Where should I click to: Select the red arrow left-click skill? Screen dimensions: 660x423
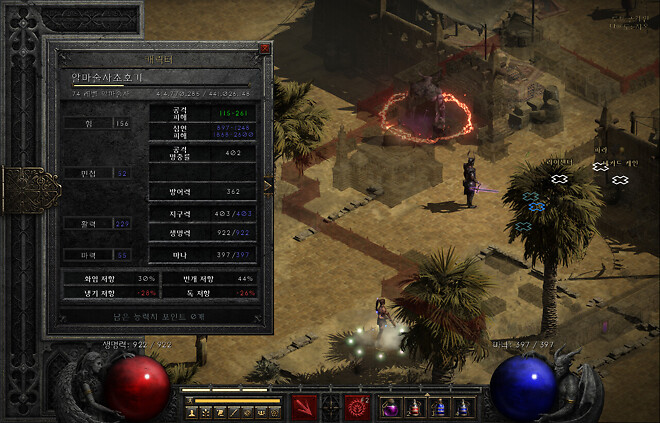pos(305,407)
